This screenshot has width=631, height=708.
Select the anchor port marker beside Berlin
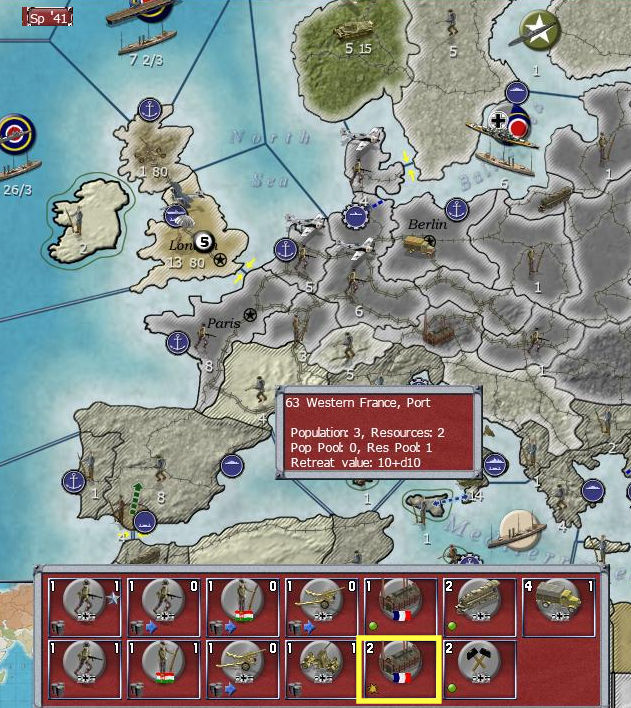[457, 210]
